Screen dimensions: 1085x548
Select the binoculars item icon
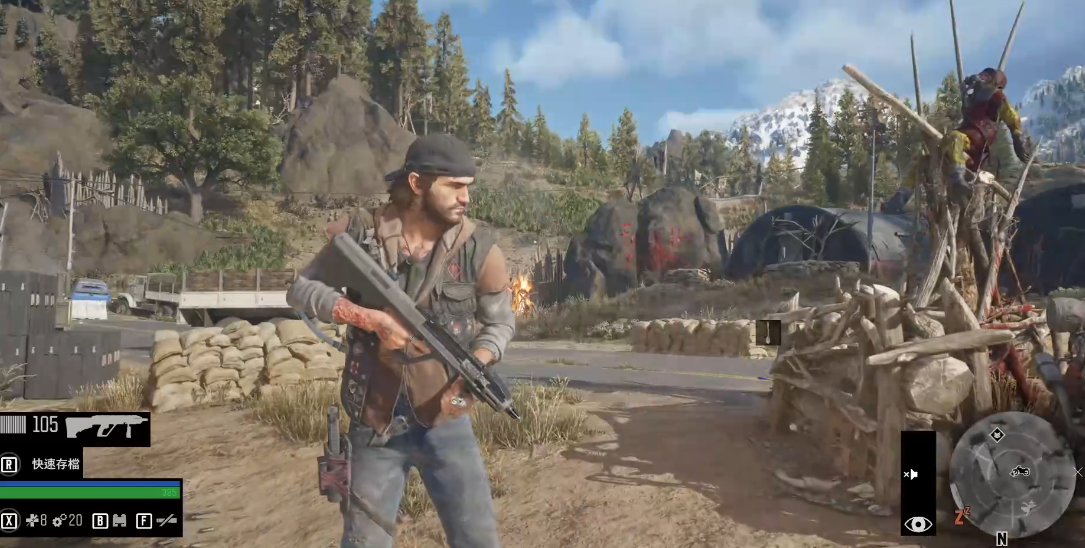coord(119,520)
